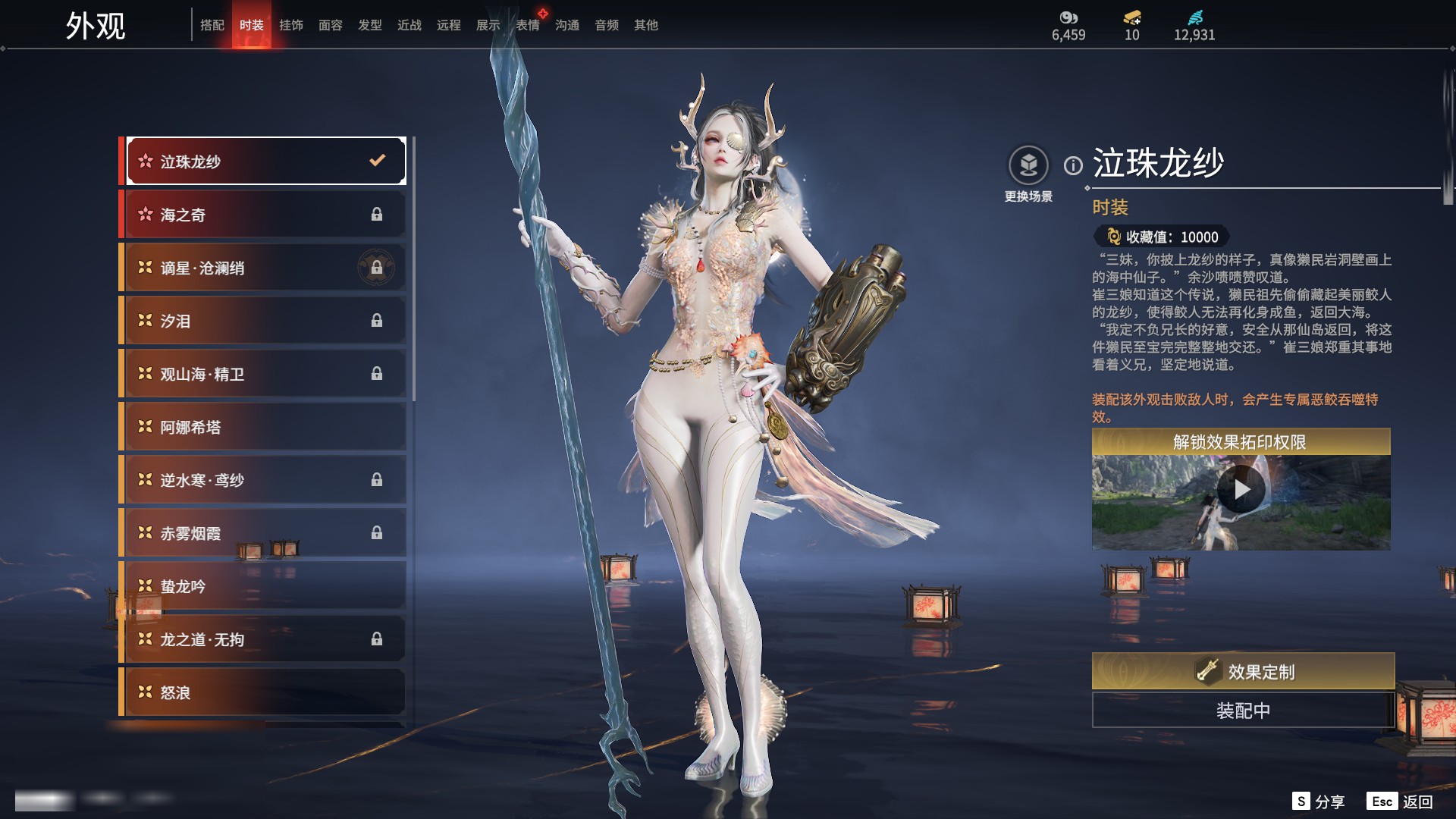Open the 近战 melee tab
Viewport: 1456px width, 819px height.
pyautogui.click(x=409, y=25)
